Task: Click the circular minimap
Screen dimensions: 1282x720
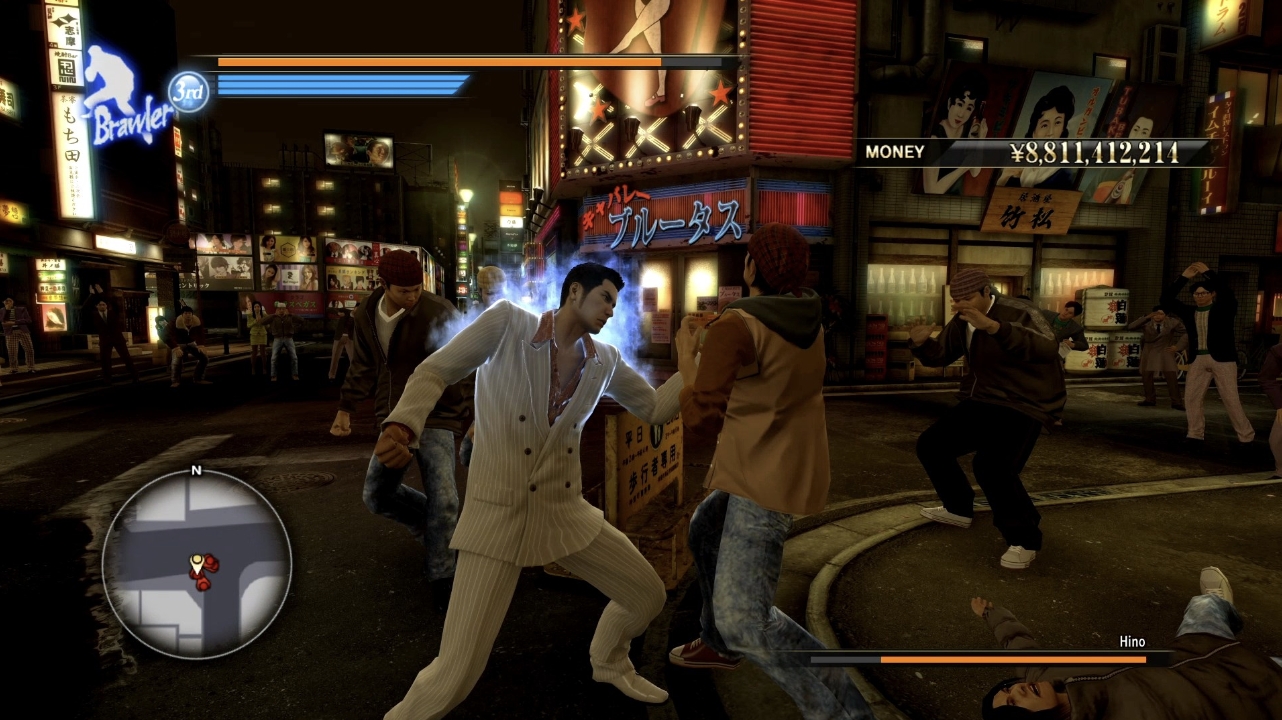Action: point(196,563)
